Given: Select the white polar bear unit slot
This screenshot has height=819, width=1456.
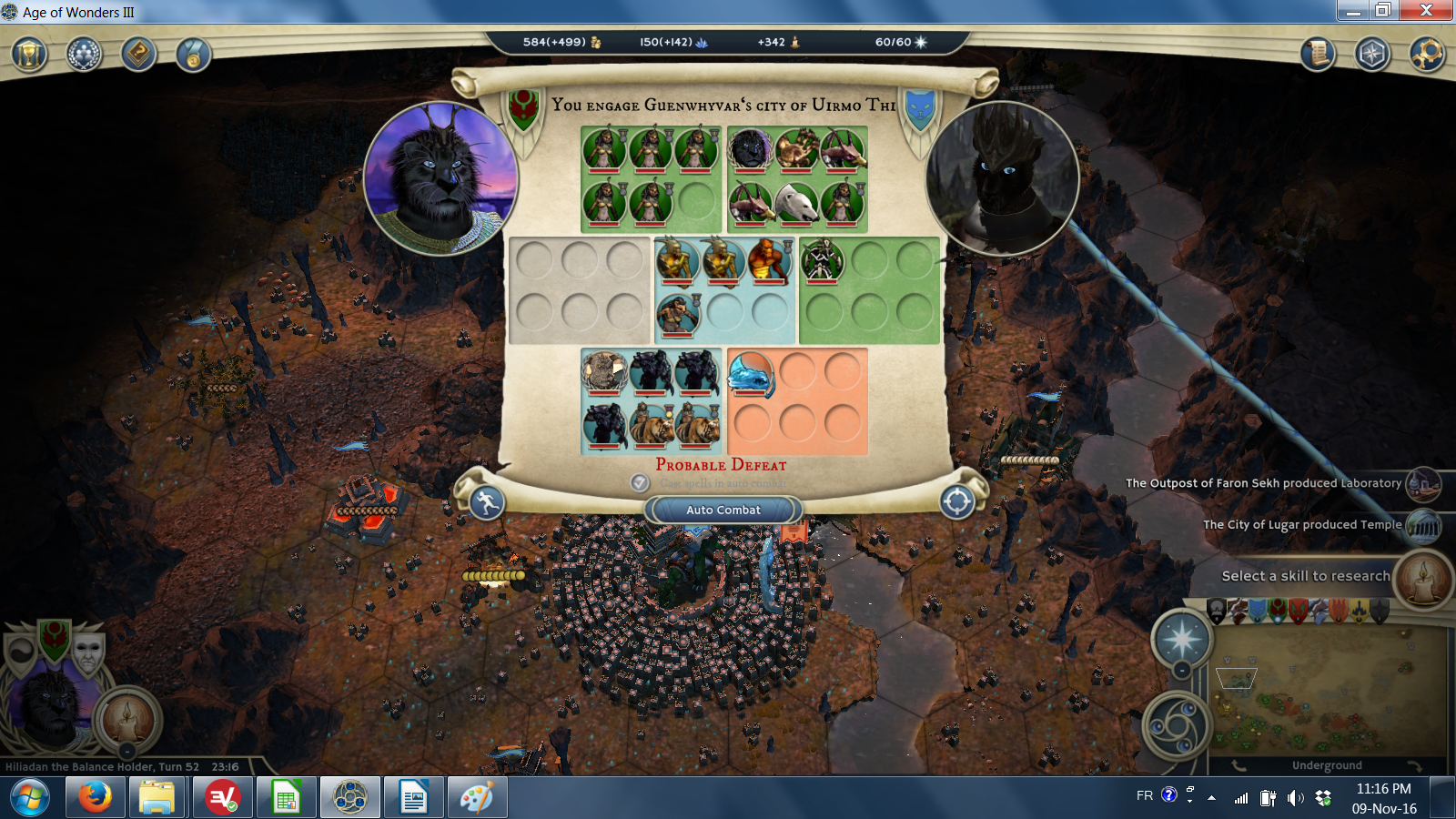Looking at the screenshot, I should click(796, 202).
